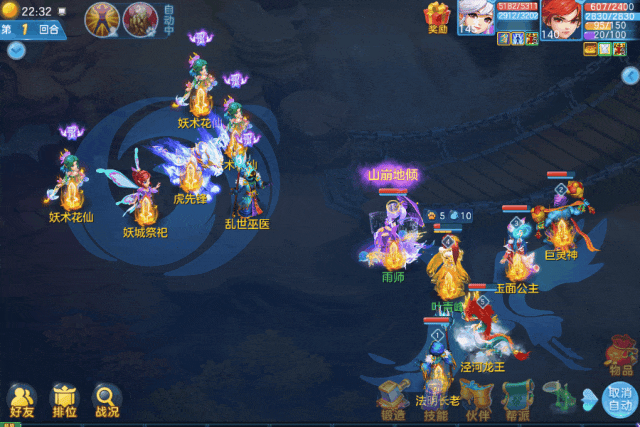
Task: Claim rewards from the 奖励 gift box
Action: click(437, 17)
